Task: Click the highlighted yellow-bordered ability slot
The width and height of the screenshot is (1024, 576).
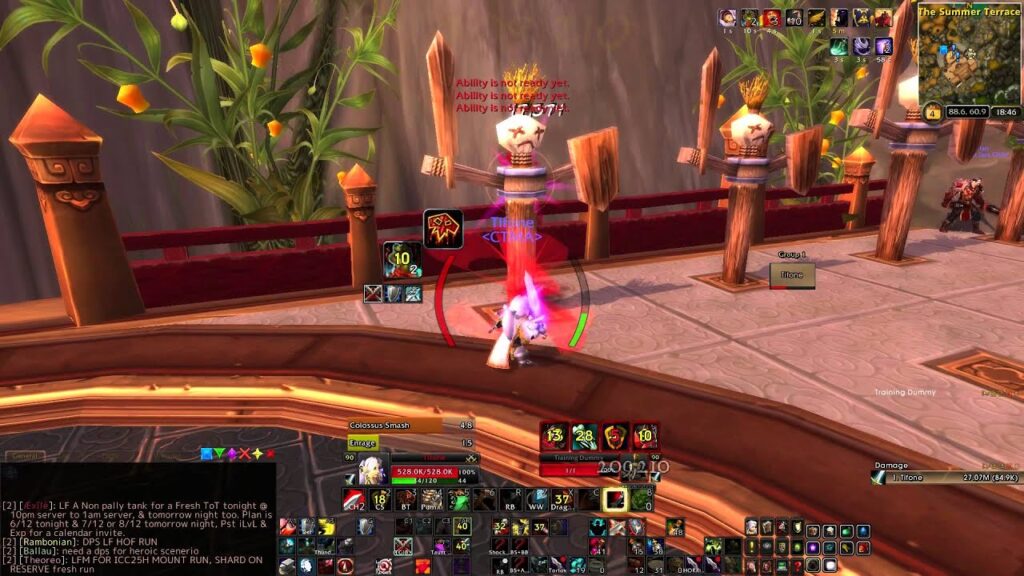Action: point(614,499)
